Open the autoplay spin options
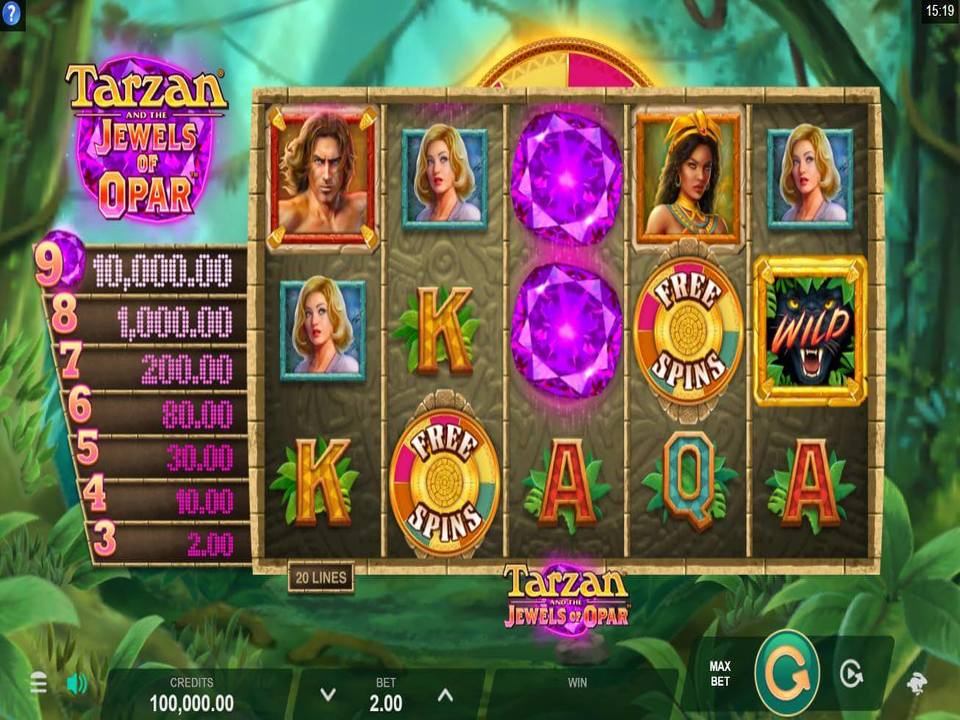This screenshot has height=720, width=960. pyautogui.click(x=850, y=675)
